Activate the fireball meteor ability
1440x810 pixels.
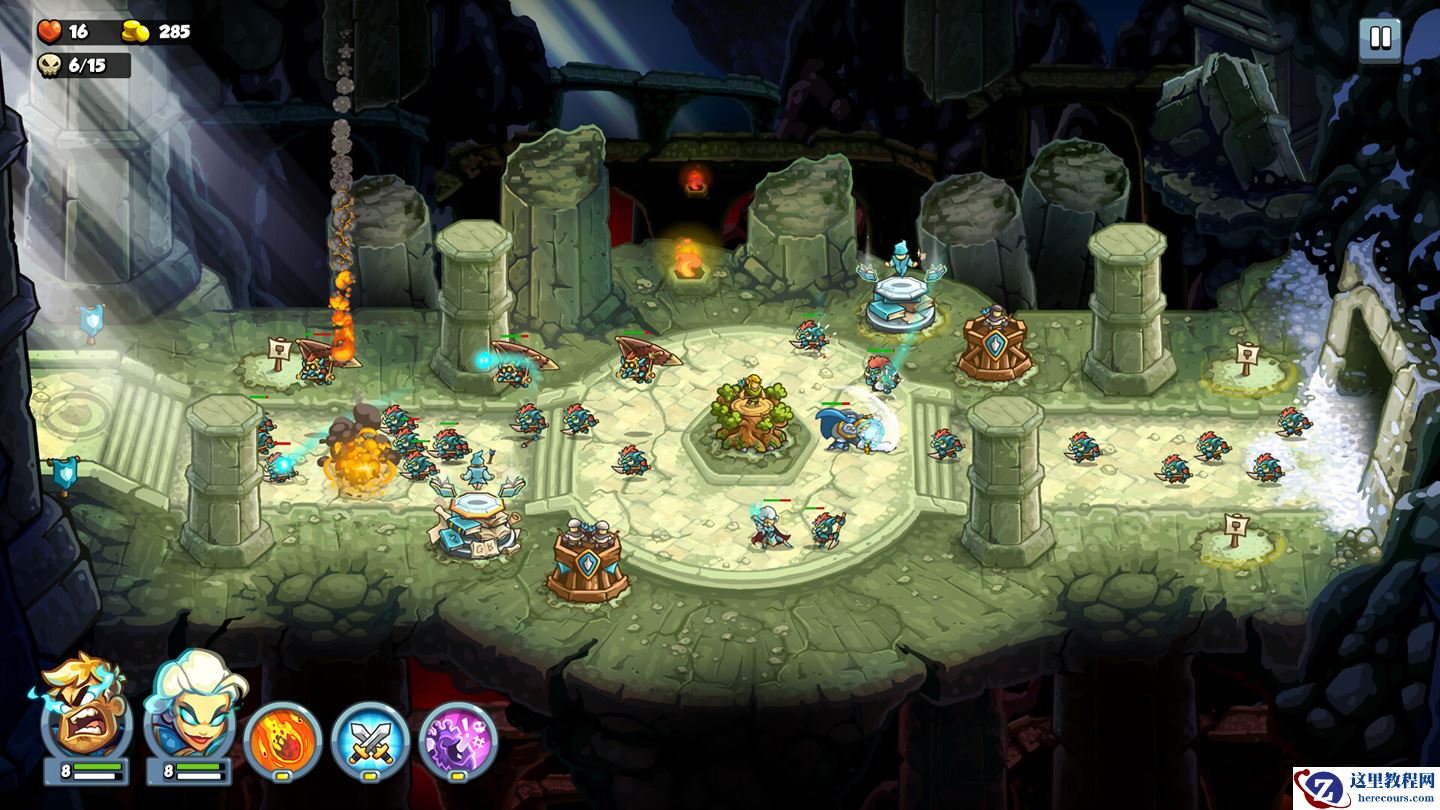(282, 741)
